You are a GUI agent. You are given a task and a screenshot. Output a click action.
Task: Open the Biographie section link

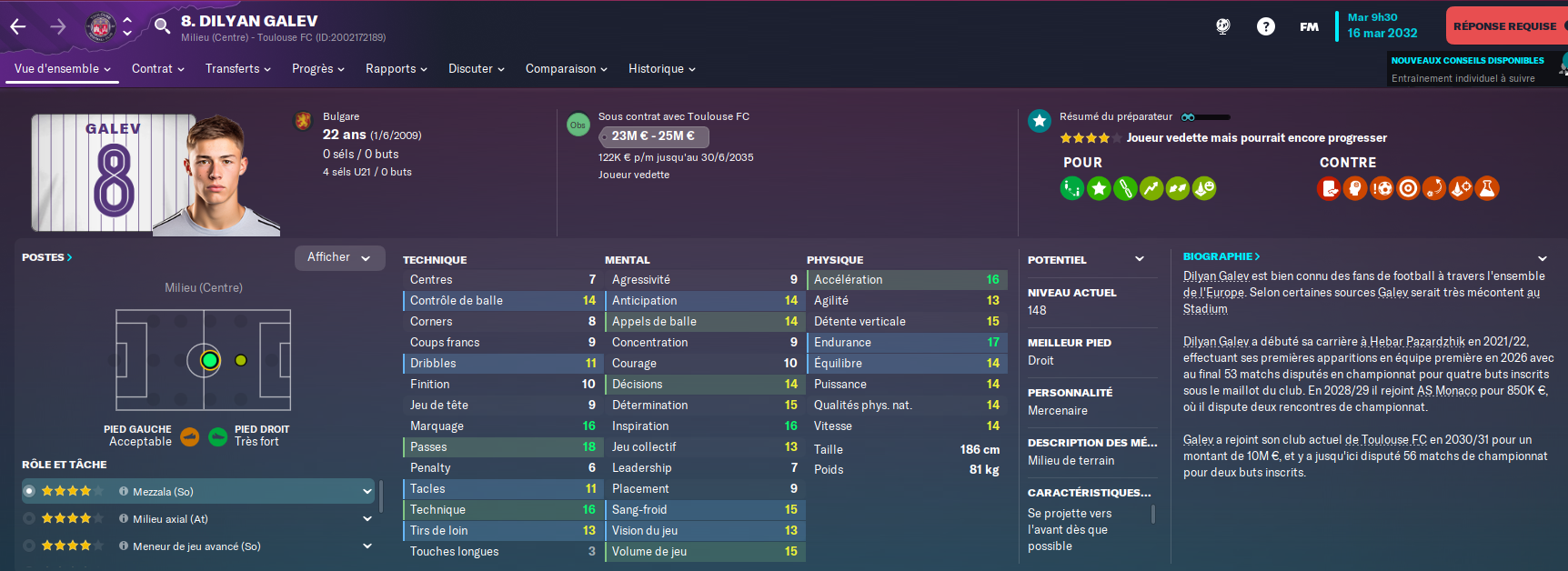tap(1221, 256)
